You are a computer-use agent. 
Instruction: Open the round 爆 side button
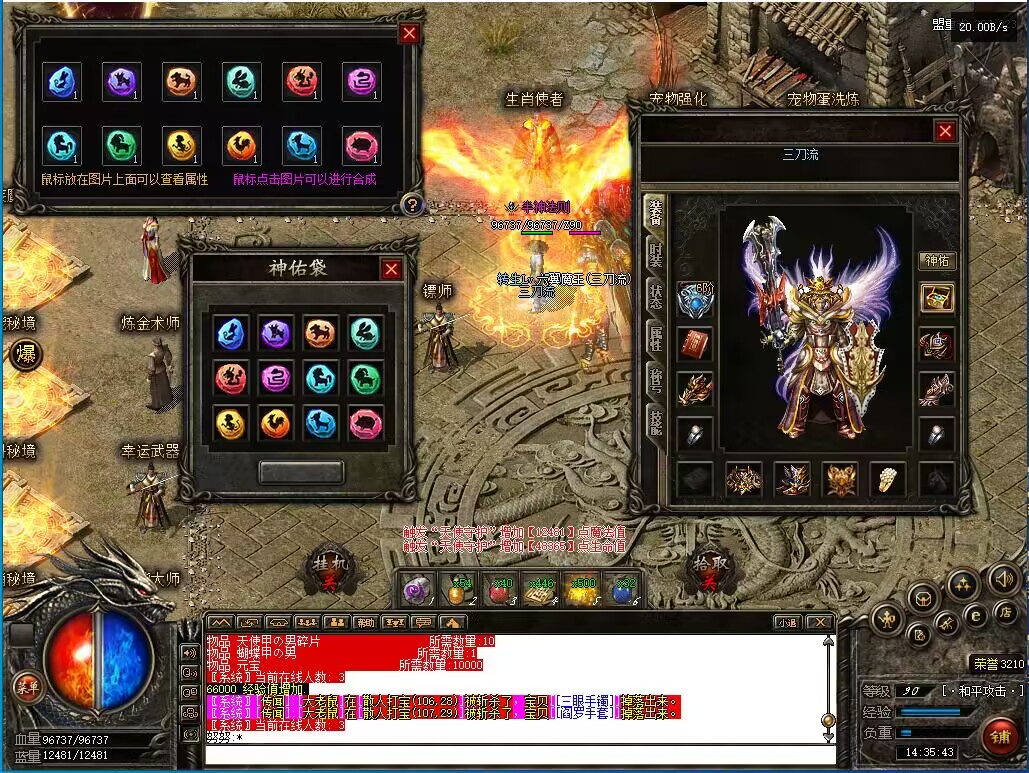pyautogui.click(x=24, y=356)
